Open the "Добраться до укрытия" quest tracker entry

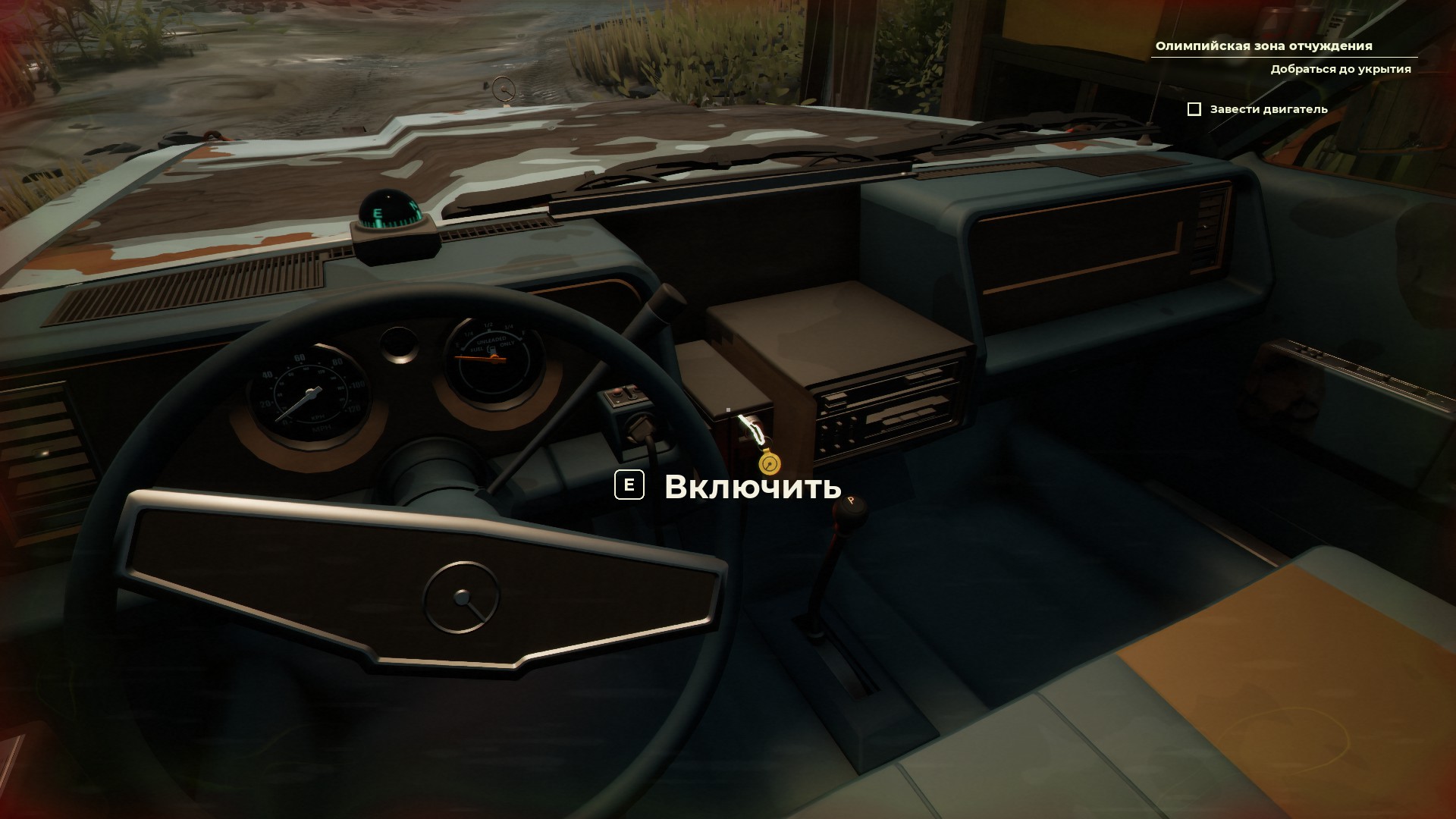click(1340, 69)
